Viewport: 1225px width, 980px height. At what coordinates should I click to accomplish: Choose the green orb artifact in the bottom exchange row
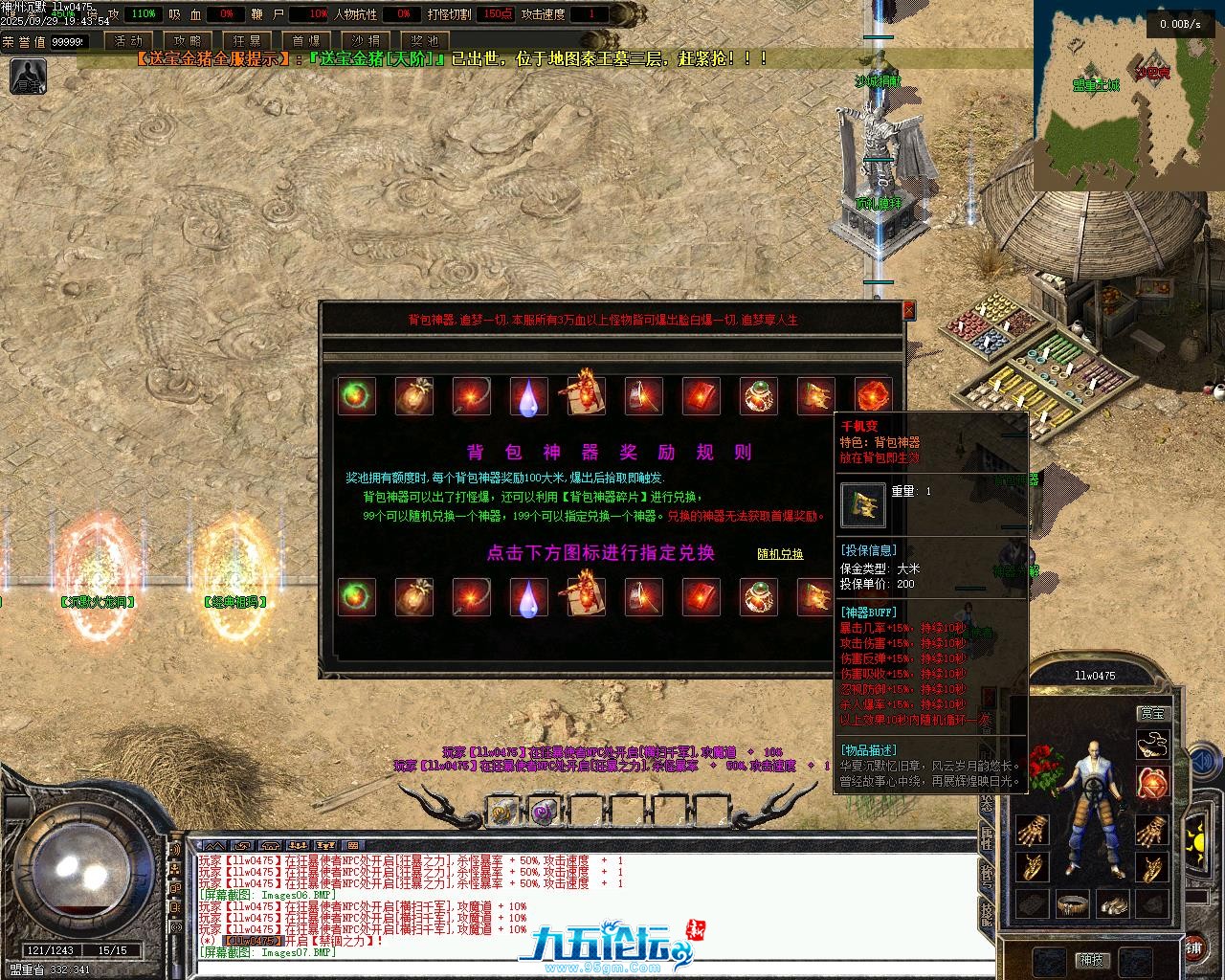point(357,597)
